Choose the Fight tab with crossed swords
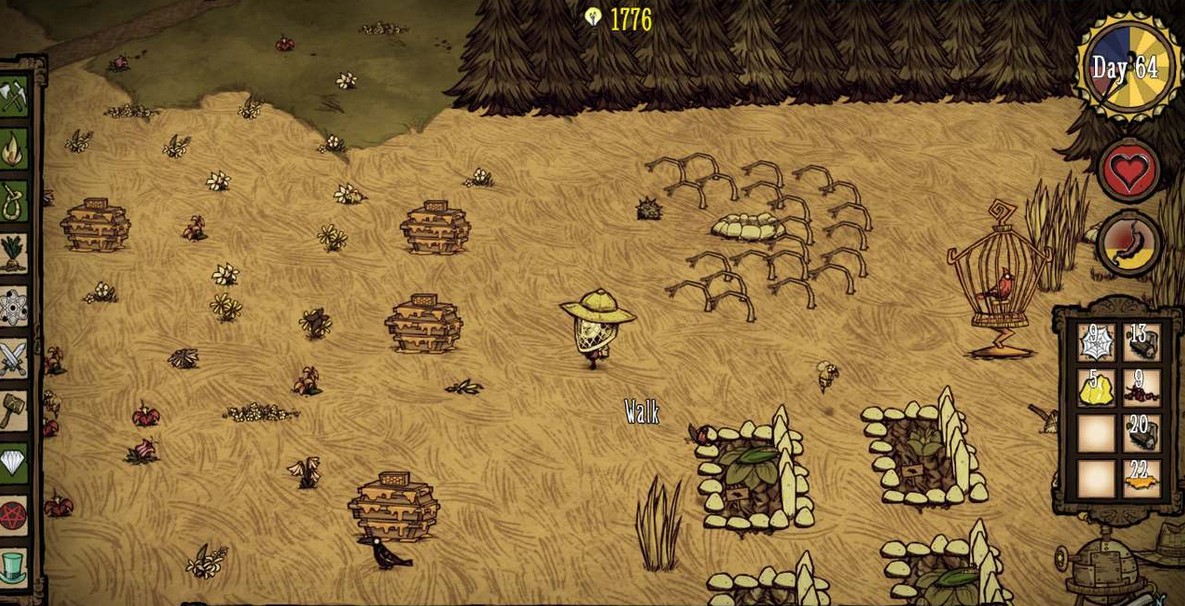 [x=14, y=358]
